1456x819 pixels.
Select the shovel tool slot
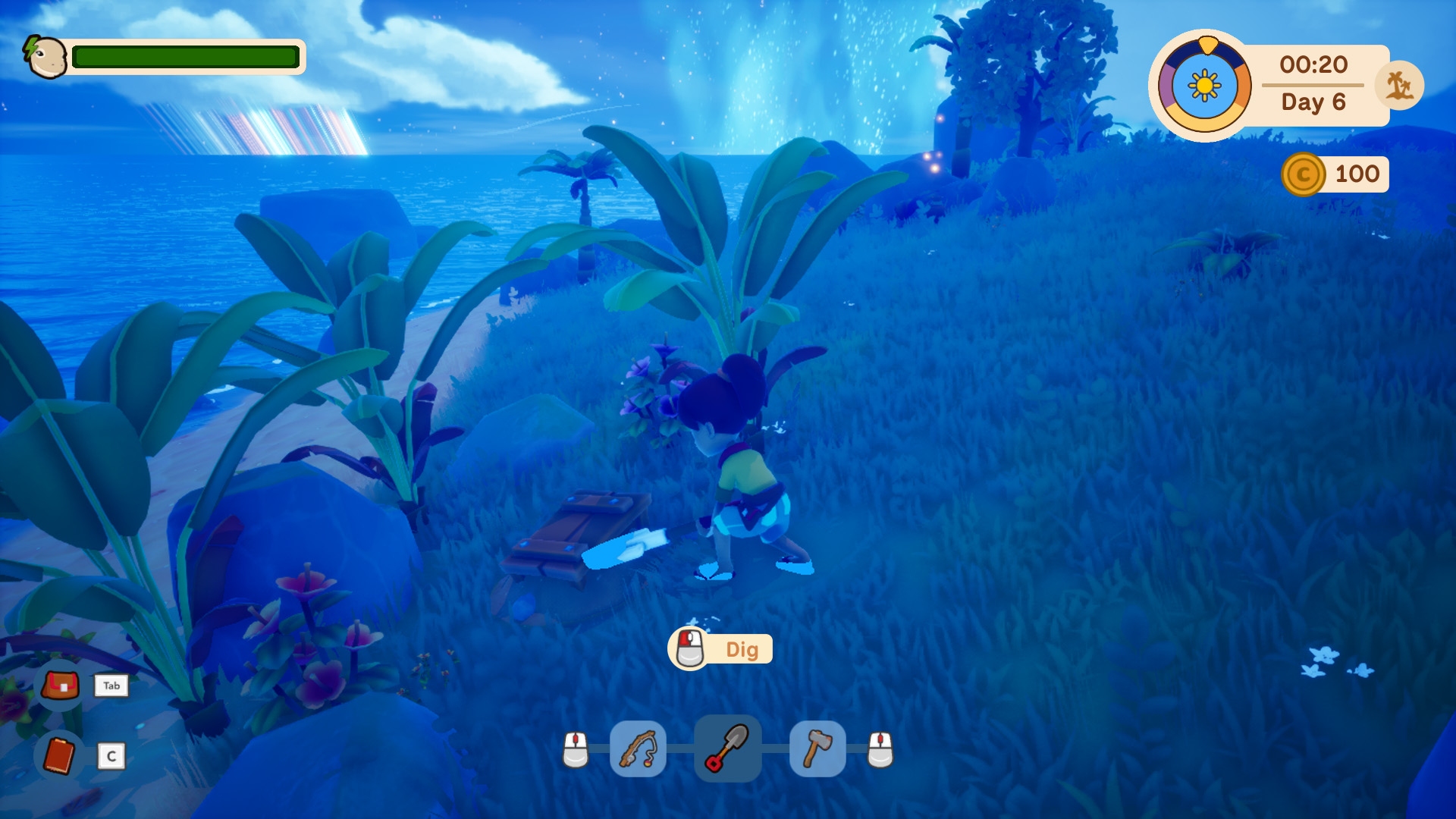click(727, 748)
